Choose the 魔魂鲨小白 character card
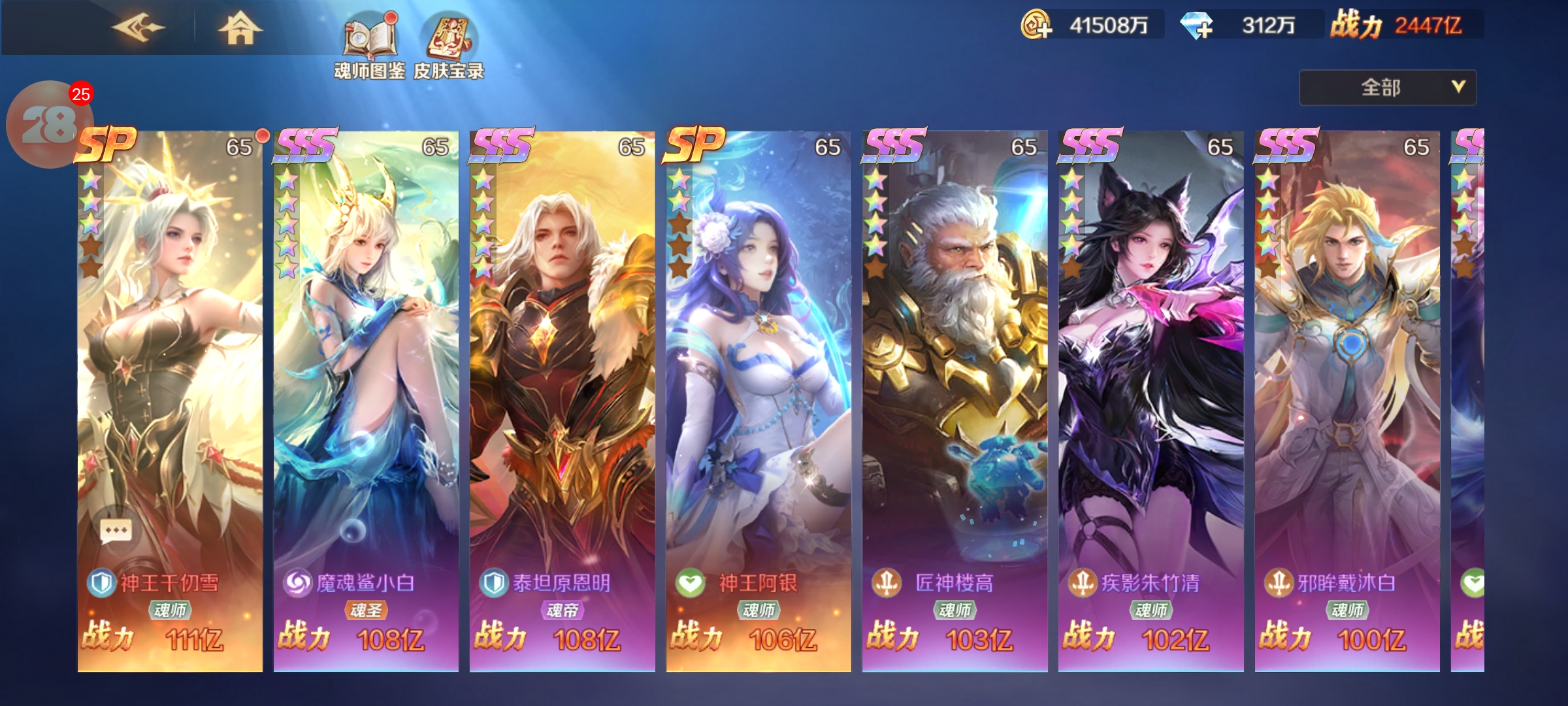Image resolution: width=1568 pixels, height=706 pixels. 366,392
